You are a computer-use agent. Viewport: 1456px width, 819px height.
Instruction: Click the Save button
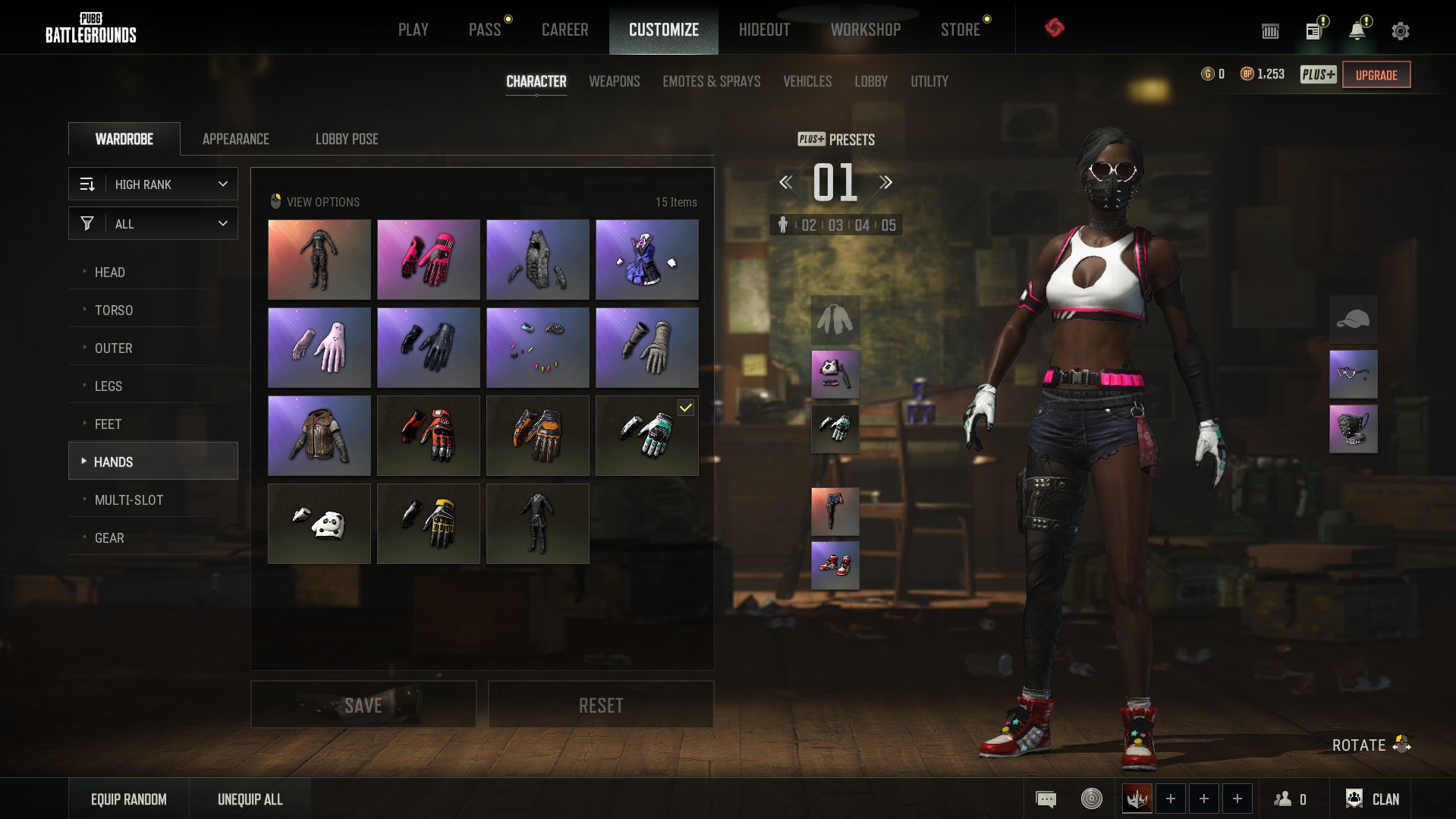click(363, 705)
